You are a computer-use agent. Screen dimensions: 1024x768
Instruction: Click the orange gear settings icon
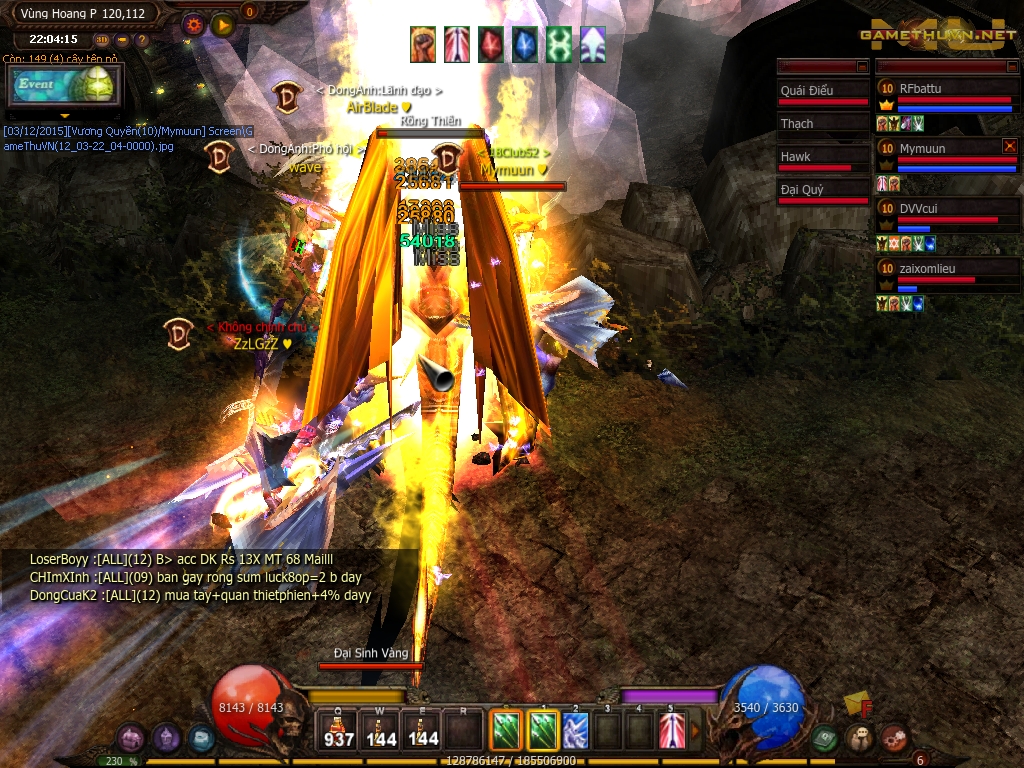pos(193,22)
